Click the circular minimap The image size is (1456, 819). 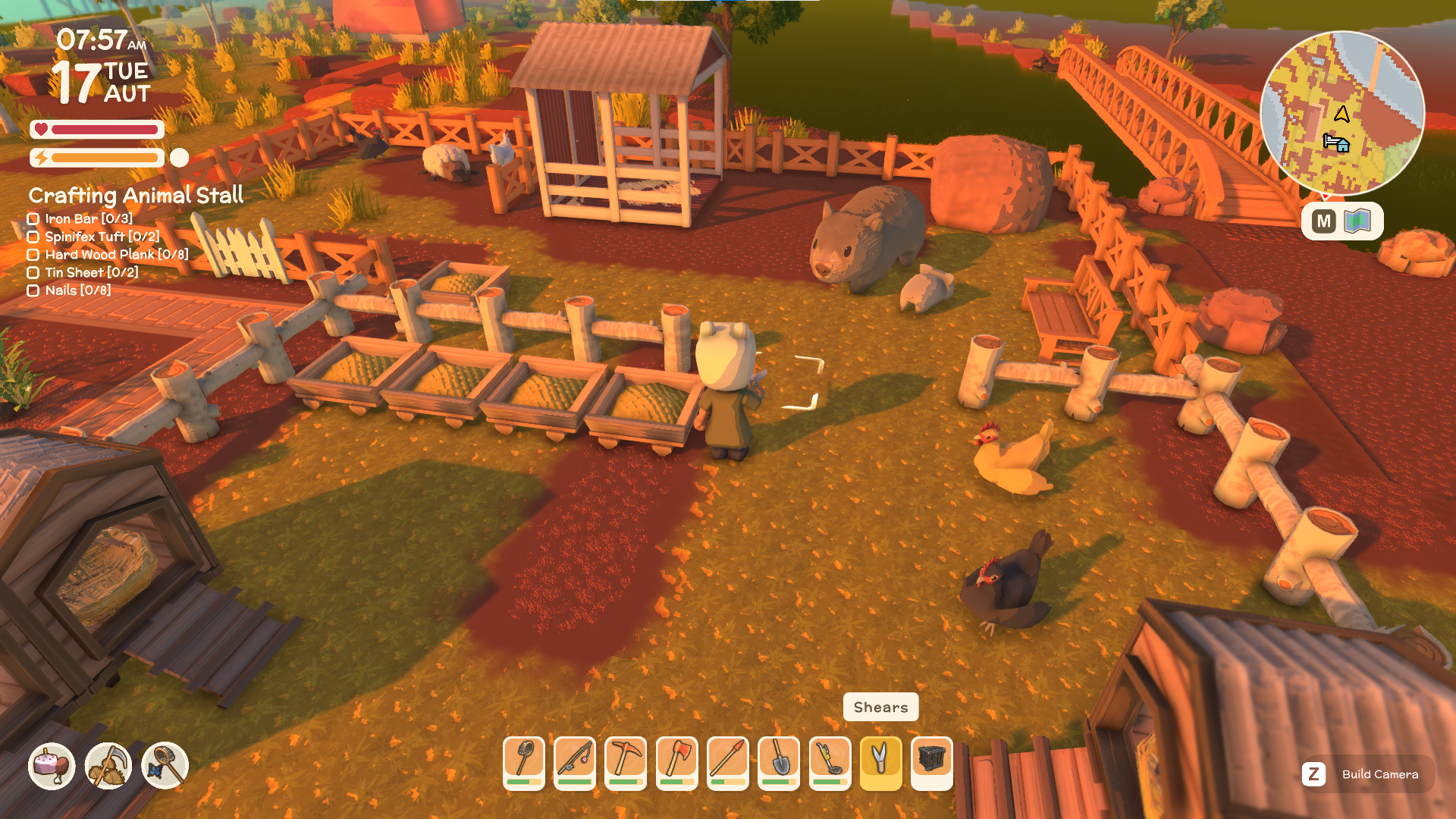click(x=1342, y=114)
